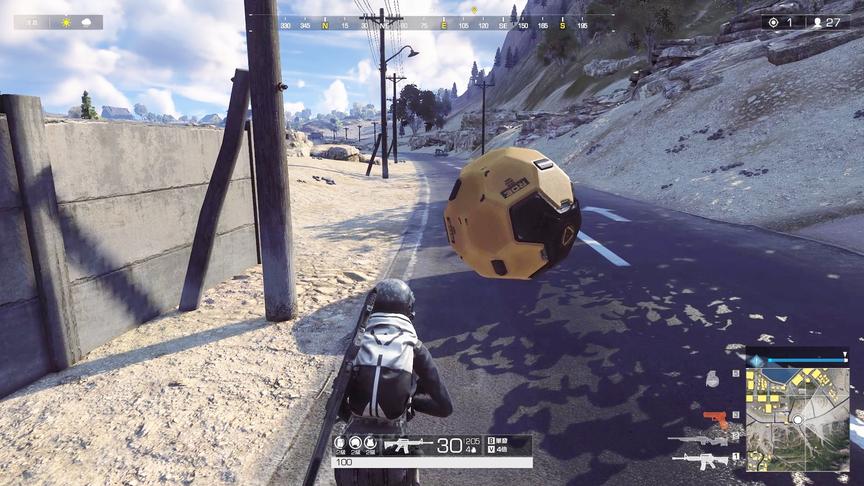Screen dimensions: 864x486
Task: Click the sun weather indicator icon
Action: [68, 22]
